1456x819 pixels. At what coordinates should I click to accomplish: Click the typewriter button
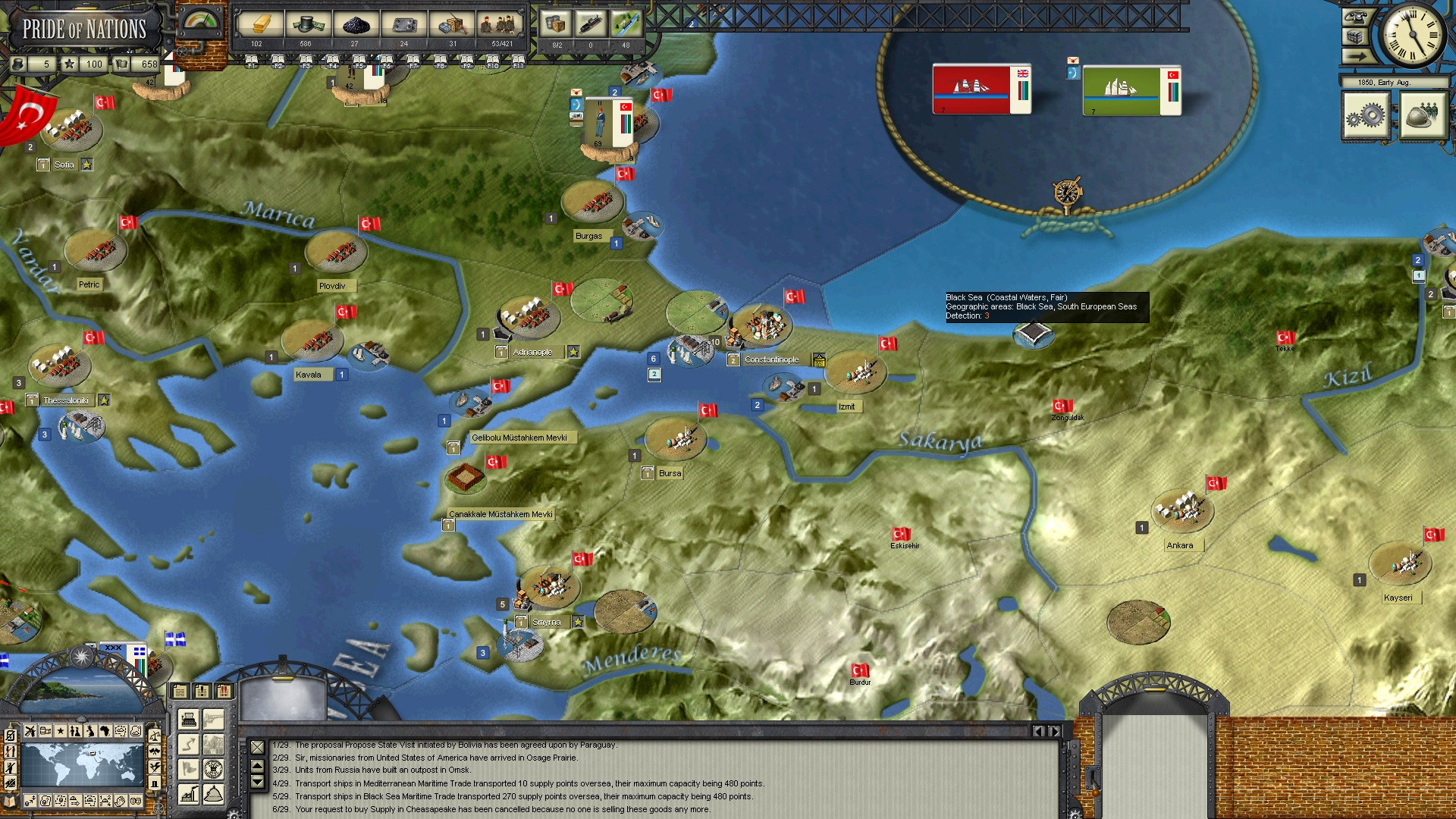tap(189, 718)
